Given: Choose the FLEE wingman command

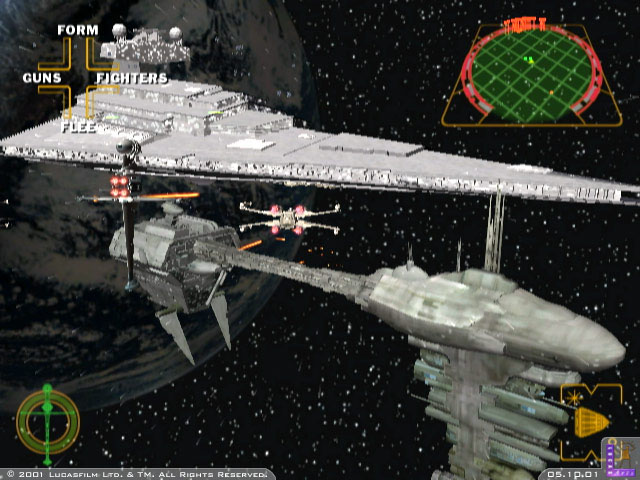Looking at the screenshot, I should (x=78, y=126).
